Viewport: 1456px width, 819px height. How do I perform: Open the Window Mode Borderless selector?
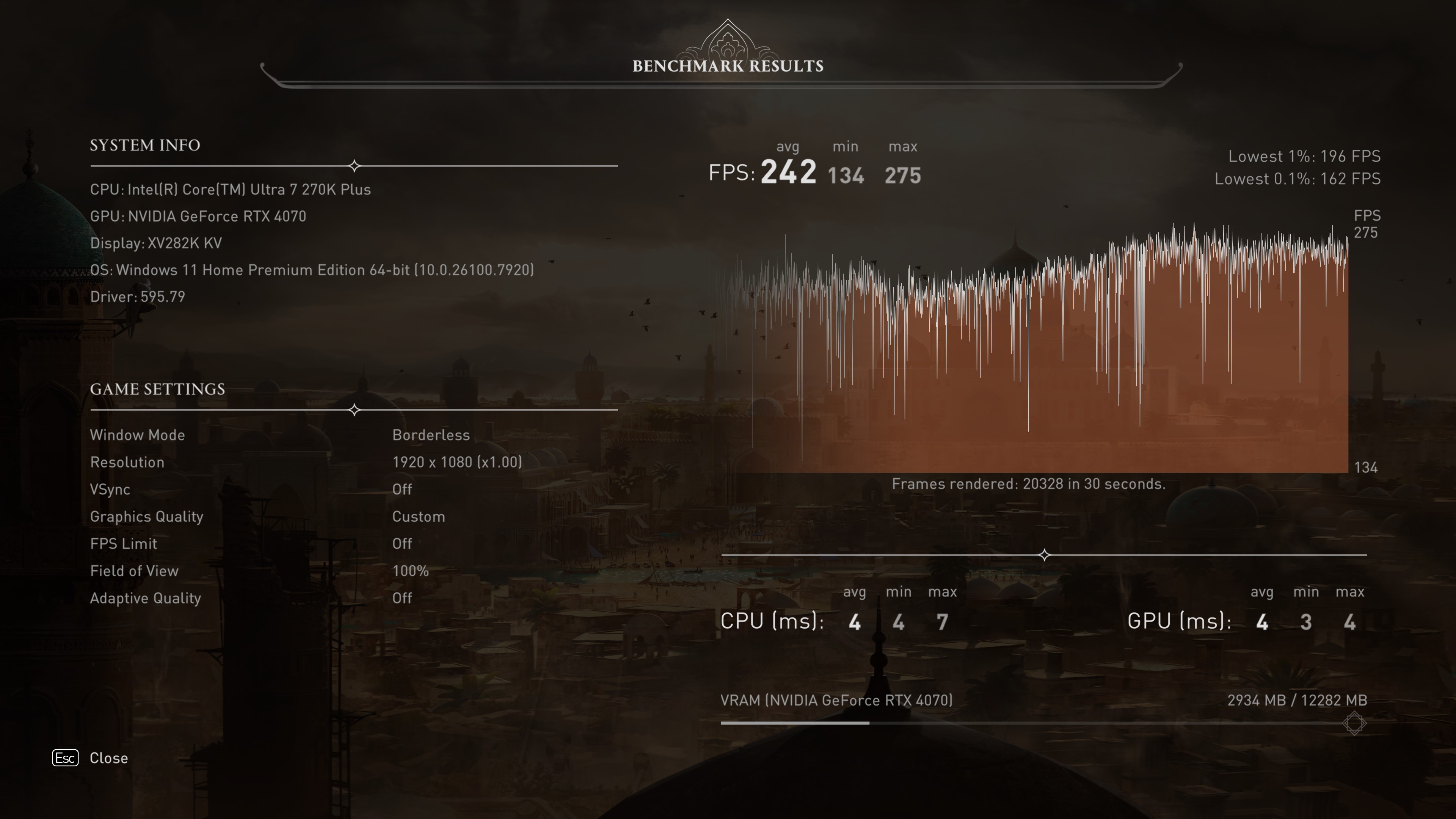click(x=431, y=435)
